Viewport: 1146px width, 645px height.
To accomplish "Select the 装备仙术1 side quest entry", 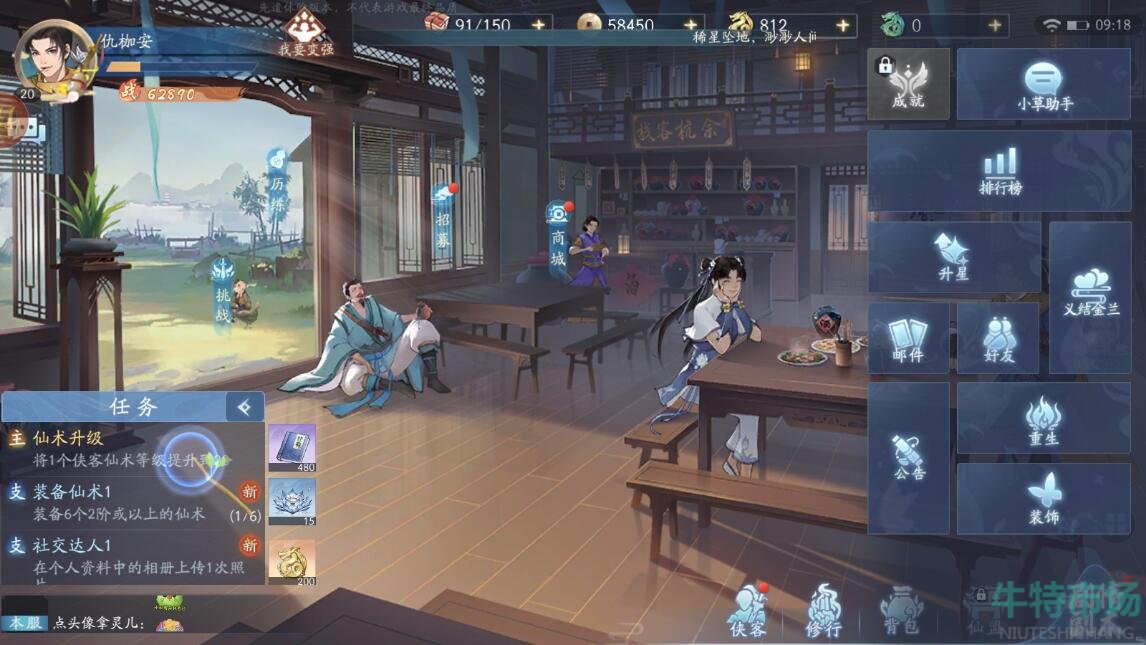I will [x=120, y=502].
